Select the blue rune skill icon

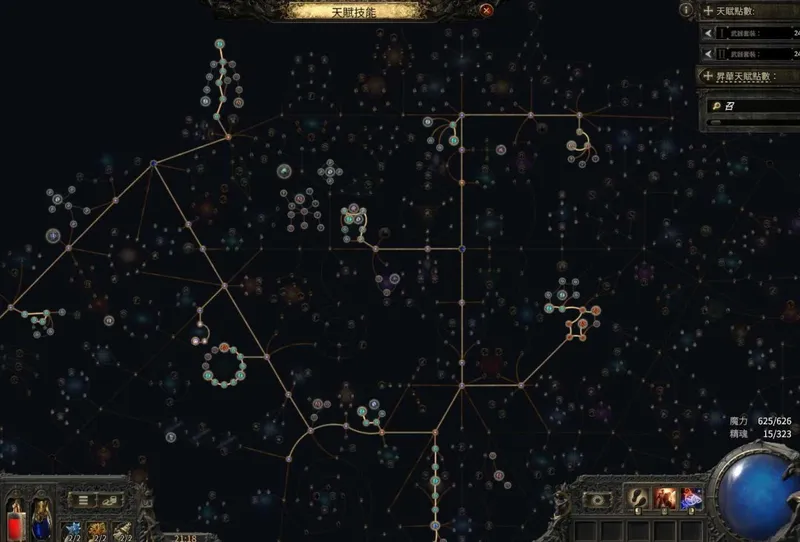point(691,497)
